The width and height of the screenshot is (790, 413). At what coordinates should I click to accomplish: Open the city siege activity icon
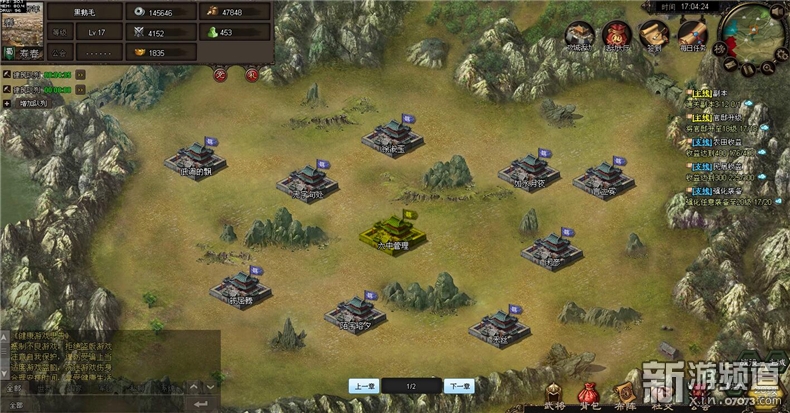point(580,35)
